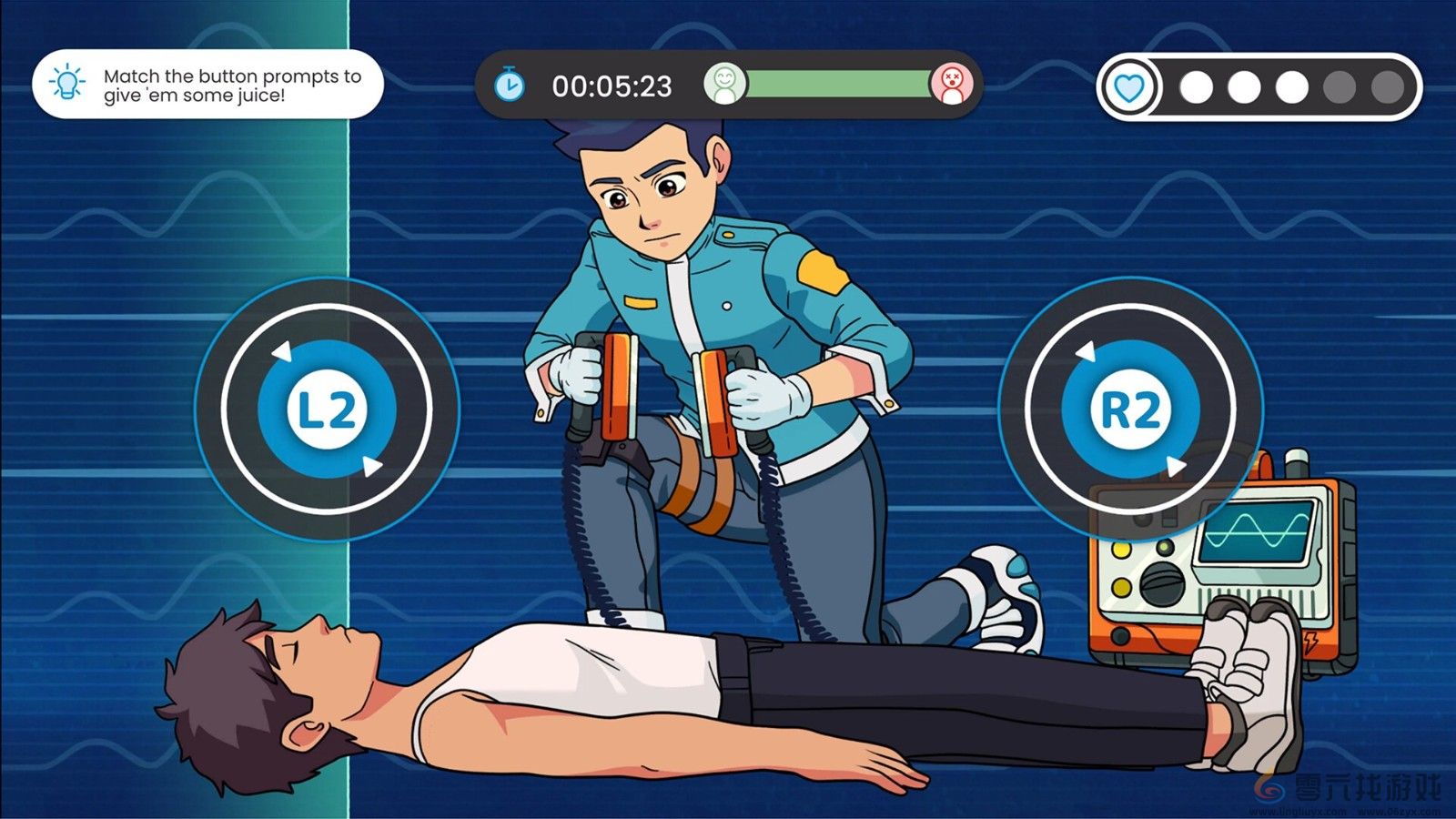Screen dimensions: 1456x819
Task: Click the blue heart icon on the progress bar
Action: (x=1128, y=87)
